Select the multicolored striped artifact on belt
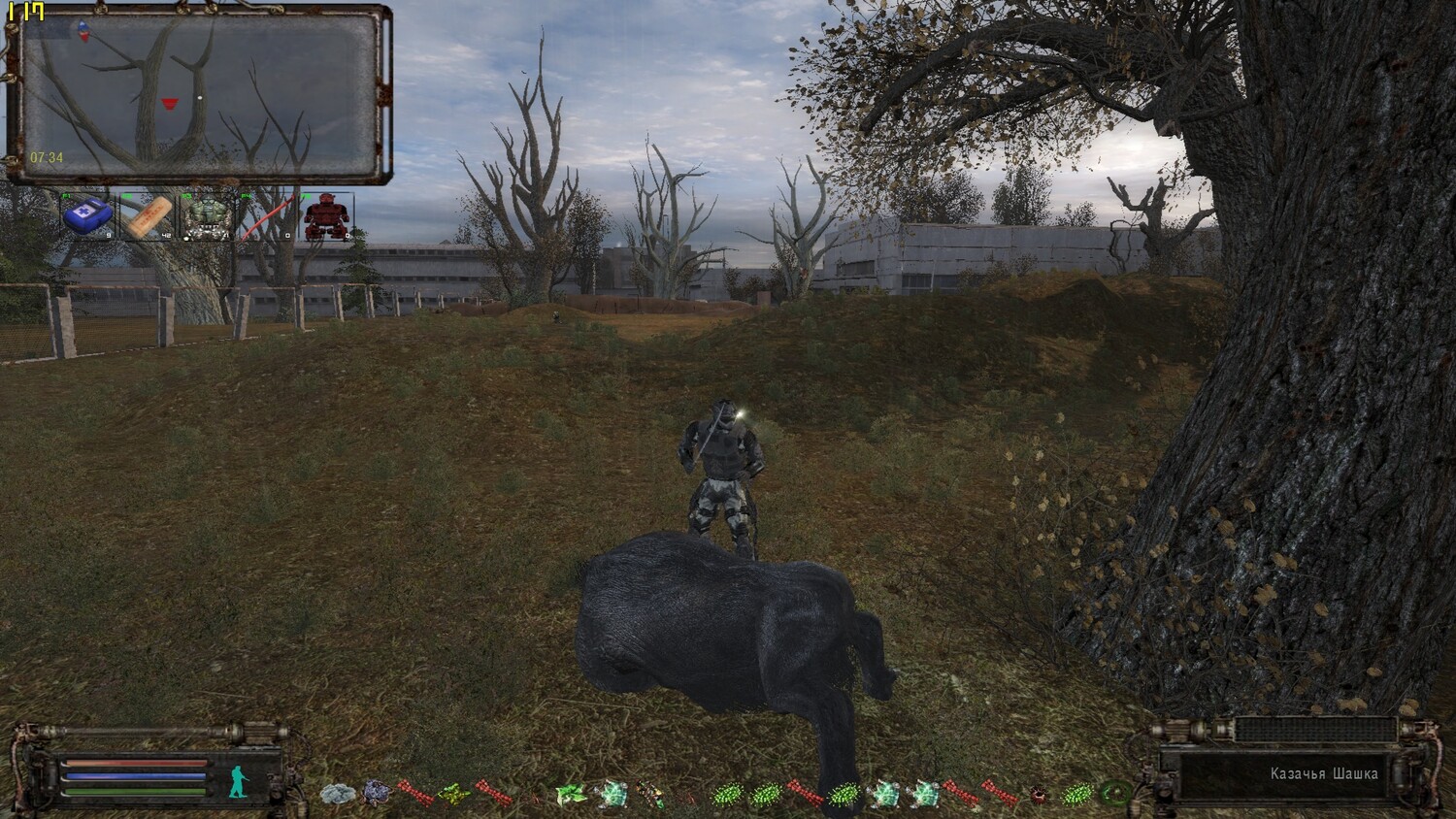The width and height of the screenshot is (1456, 819). [x=648, y=795]
